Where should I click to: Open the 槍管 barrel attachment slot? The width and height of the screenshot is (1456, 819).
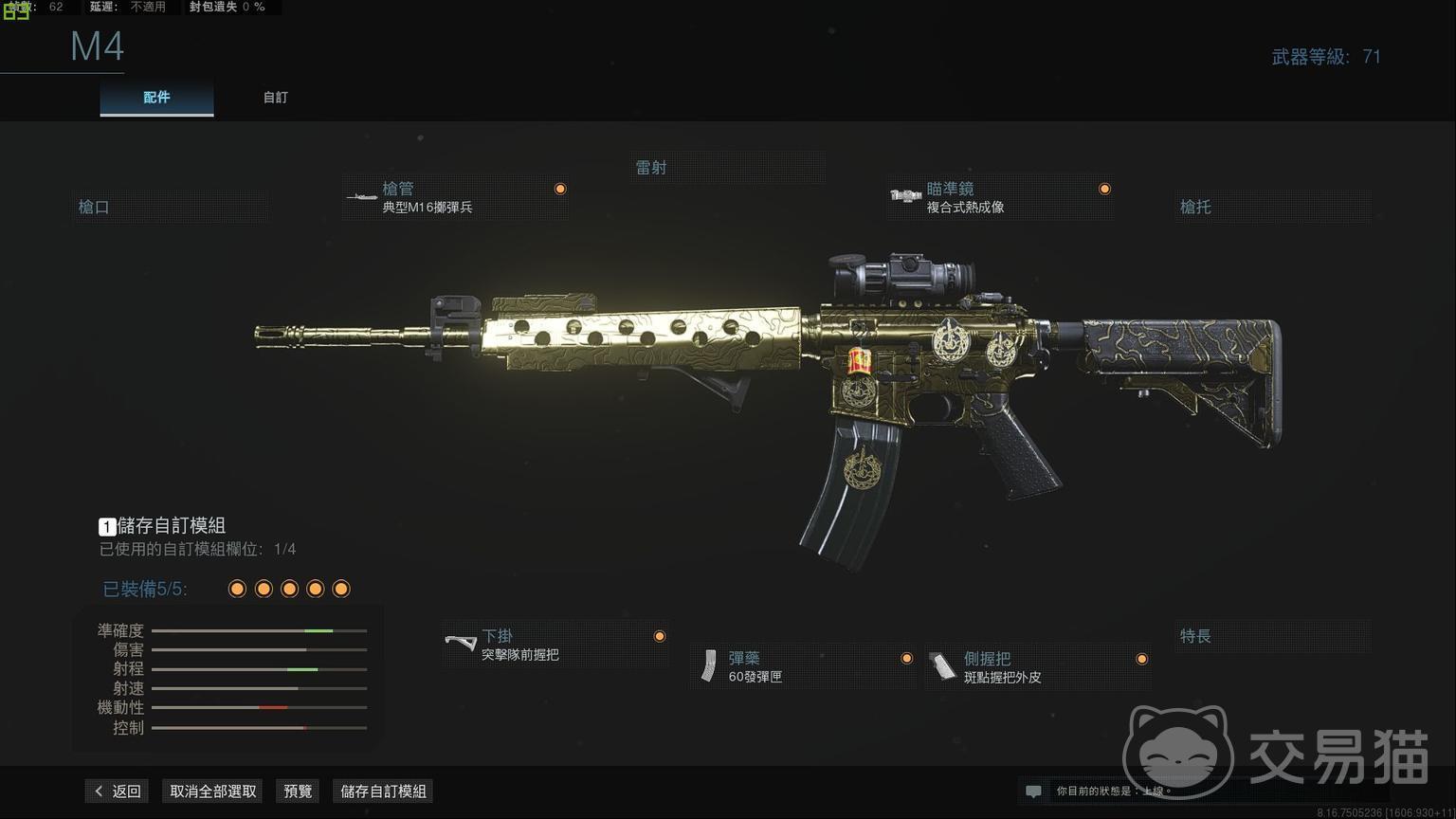pos(455,198)
